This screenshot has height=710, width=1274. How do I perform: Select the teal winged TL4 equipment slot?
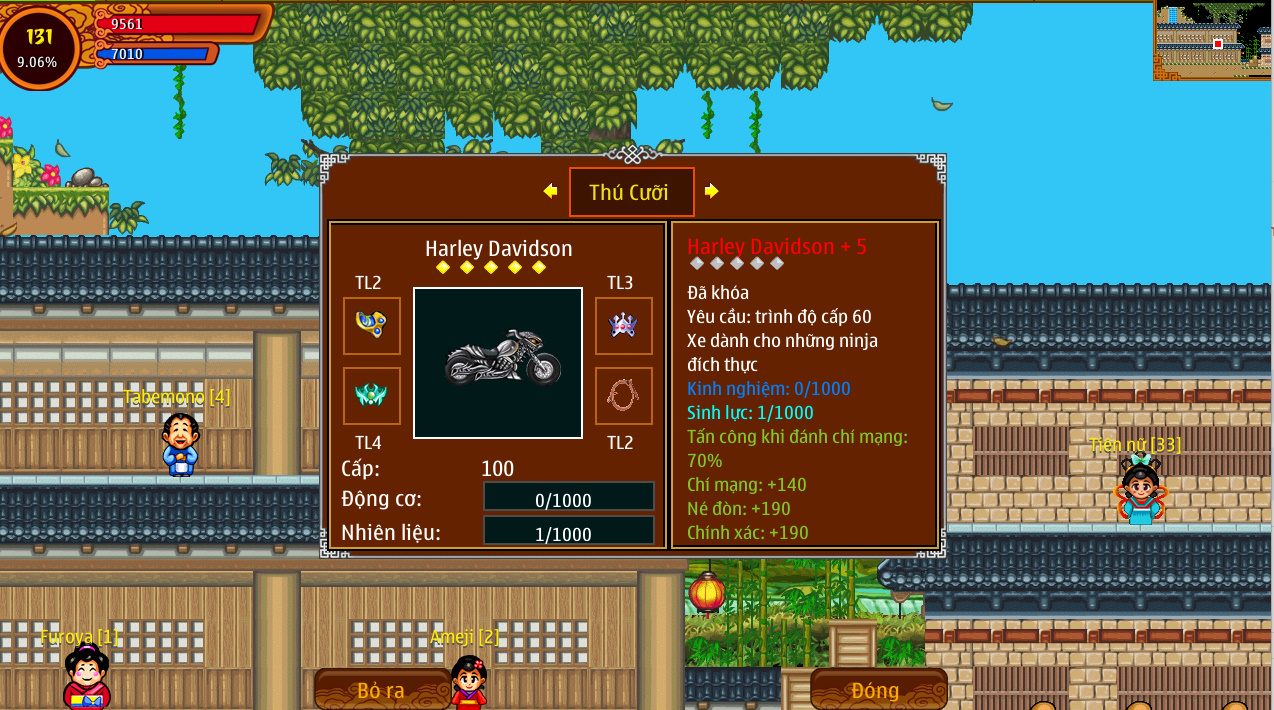pyautogui.click(x=372, y=396)
